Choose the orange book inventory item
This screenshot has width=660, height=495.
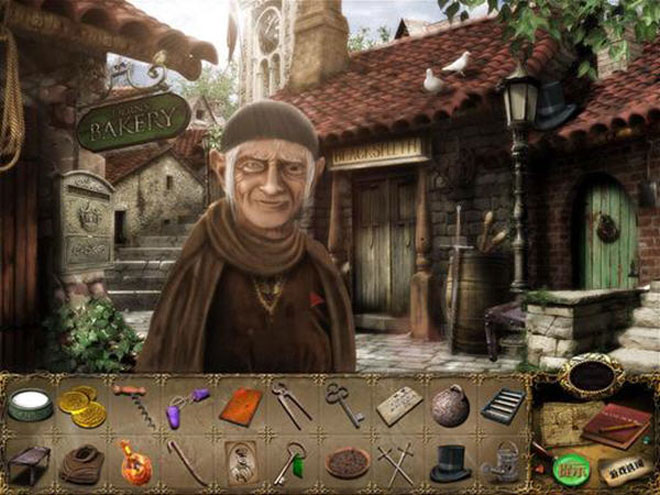tap(240, 406)
